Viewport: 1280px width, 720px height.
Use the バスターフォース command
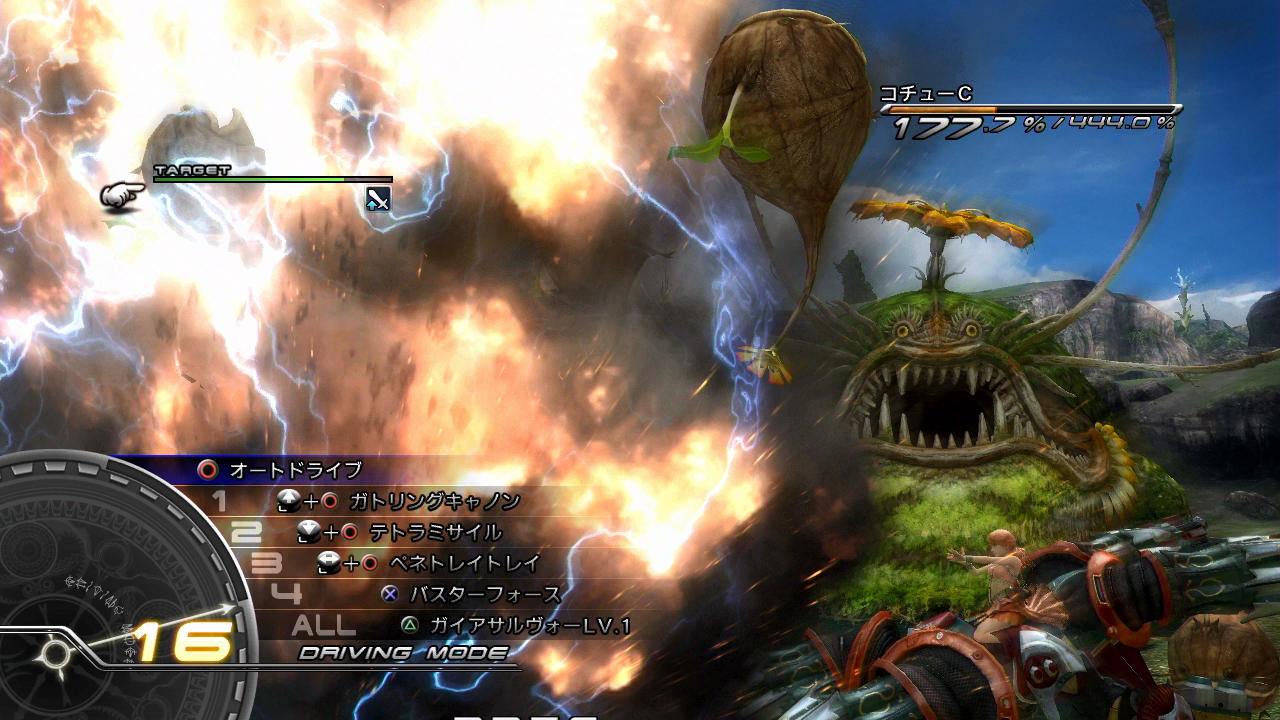(485, 594)
